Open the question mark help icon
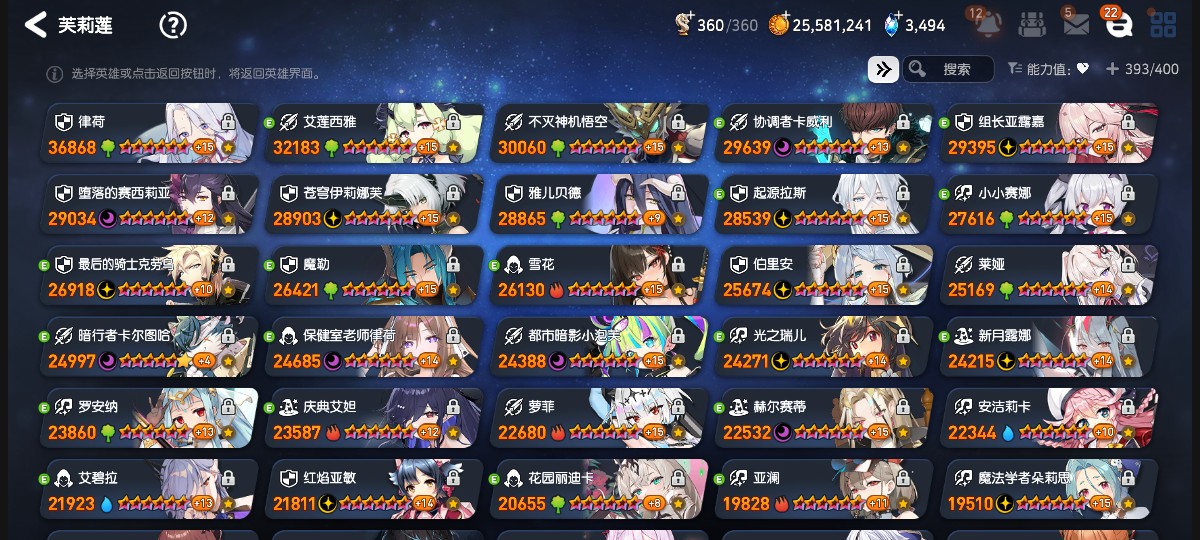This screenshot has height=540, width=1200. 173,25
